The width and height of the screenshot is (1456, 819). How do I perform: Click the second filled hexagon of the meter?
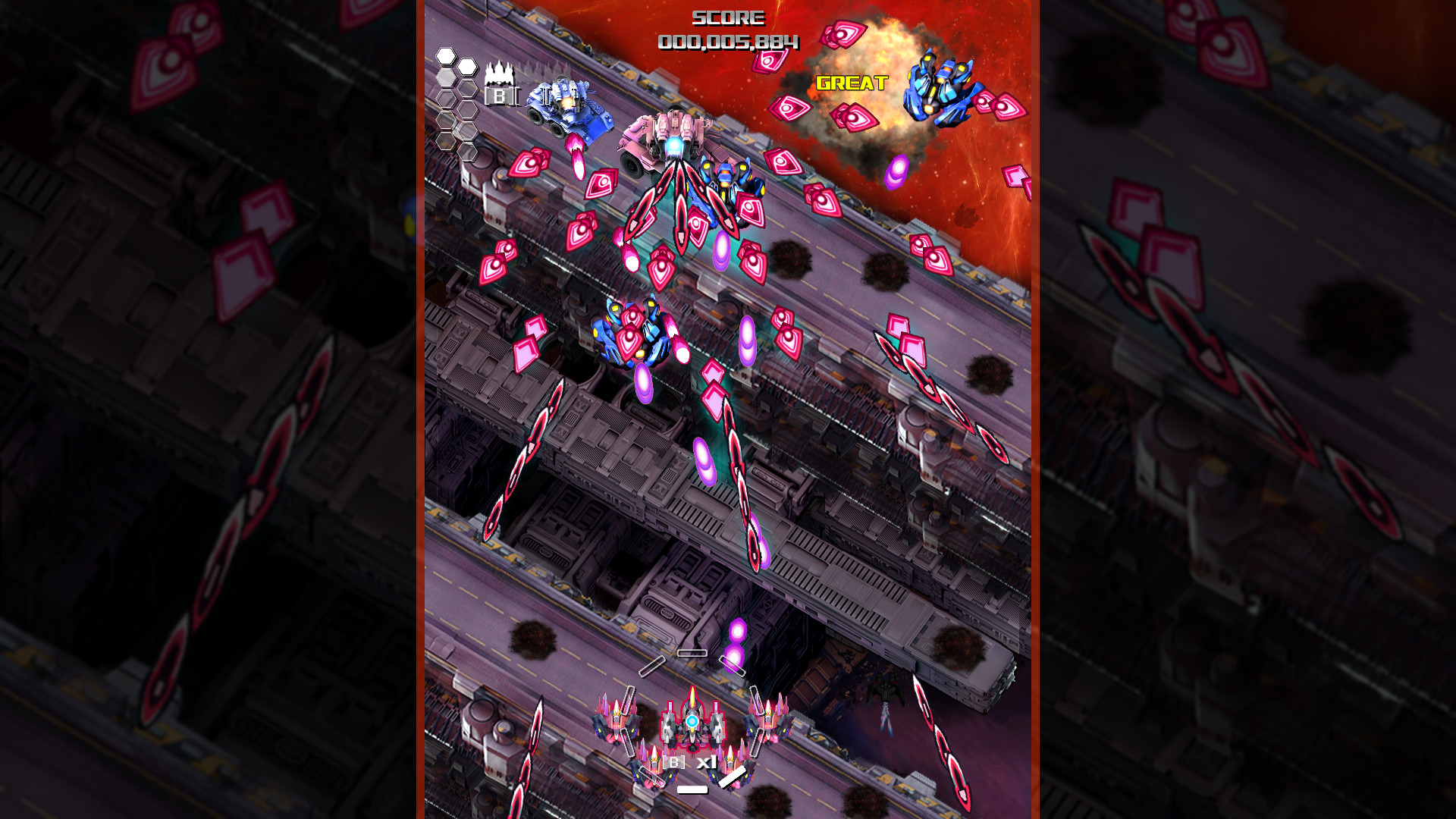[x=468, y=67]
